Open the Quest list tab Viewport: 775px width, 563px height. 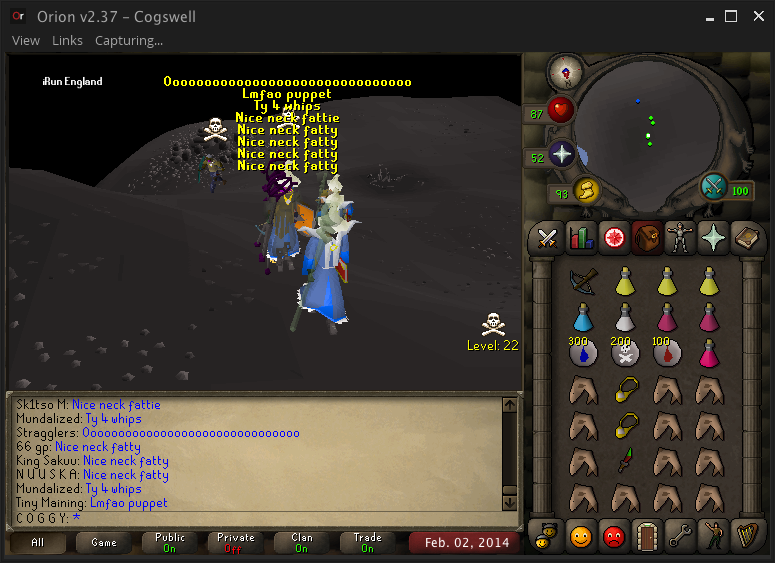614,237
